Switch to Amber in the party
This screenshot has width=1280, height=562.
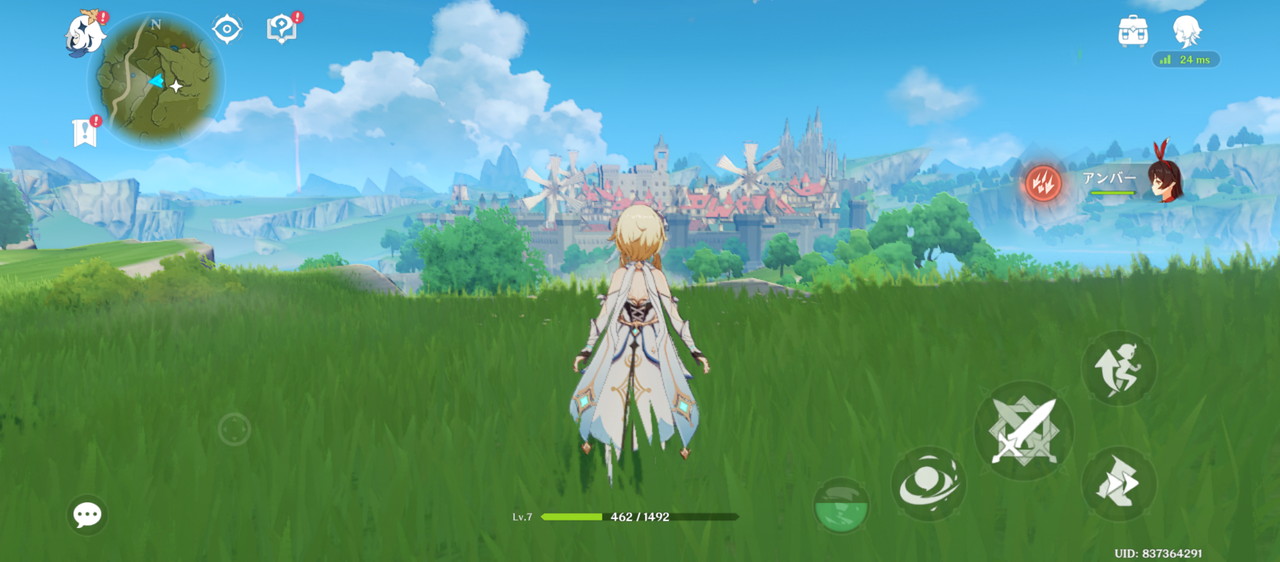[1163, 181]
